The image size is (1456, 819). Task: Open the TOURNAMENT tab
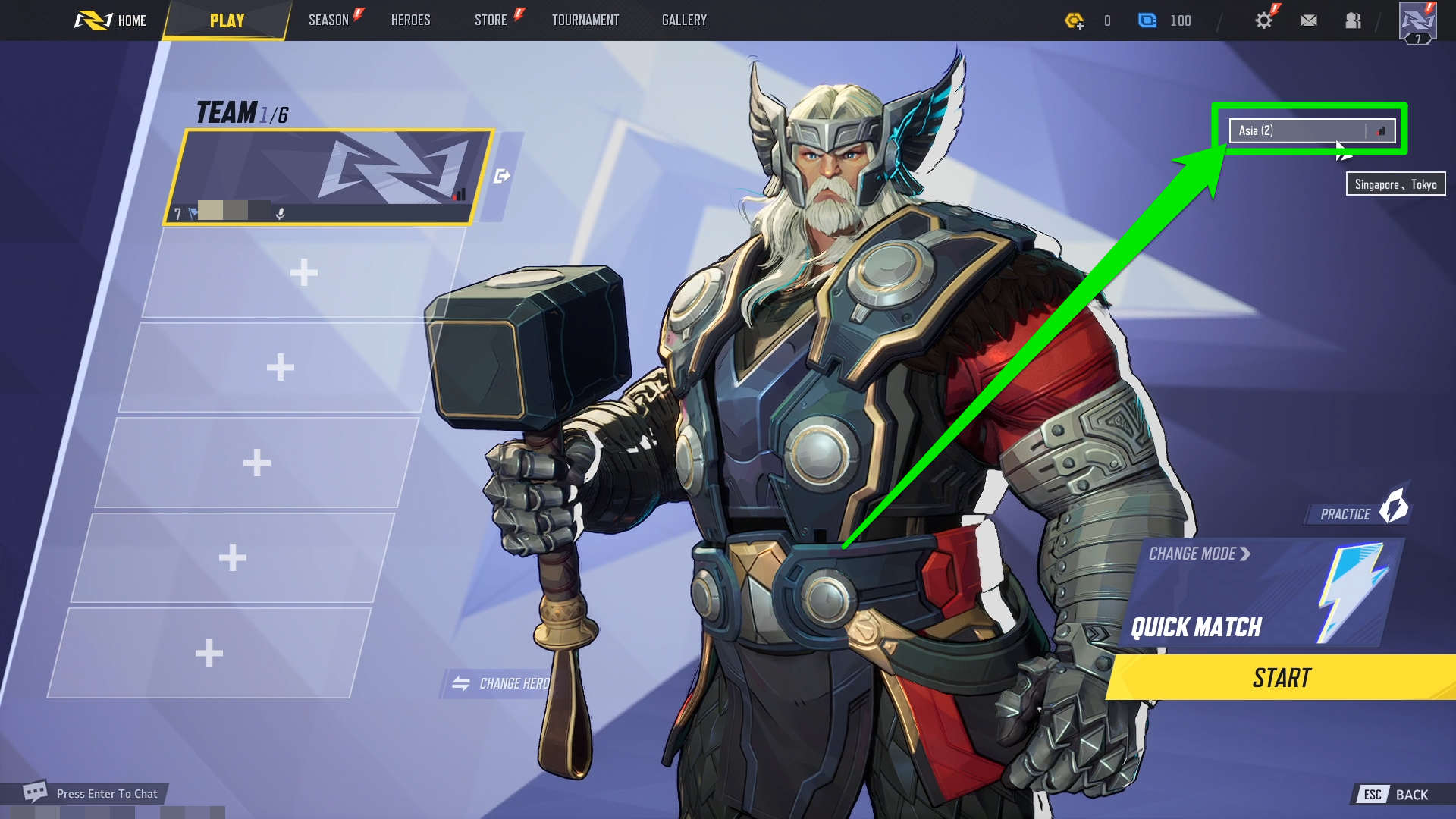(x=585, y=20)
